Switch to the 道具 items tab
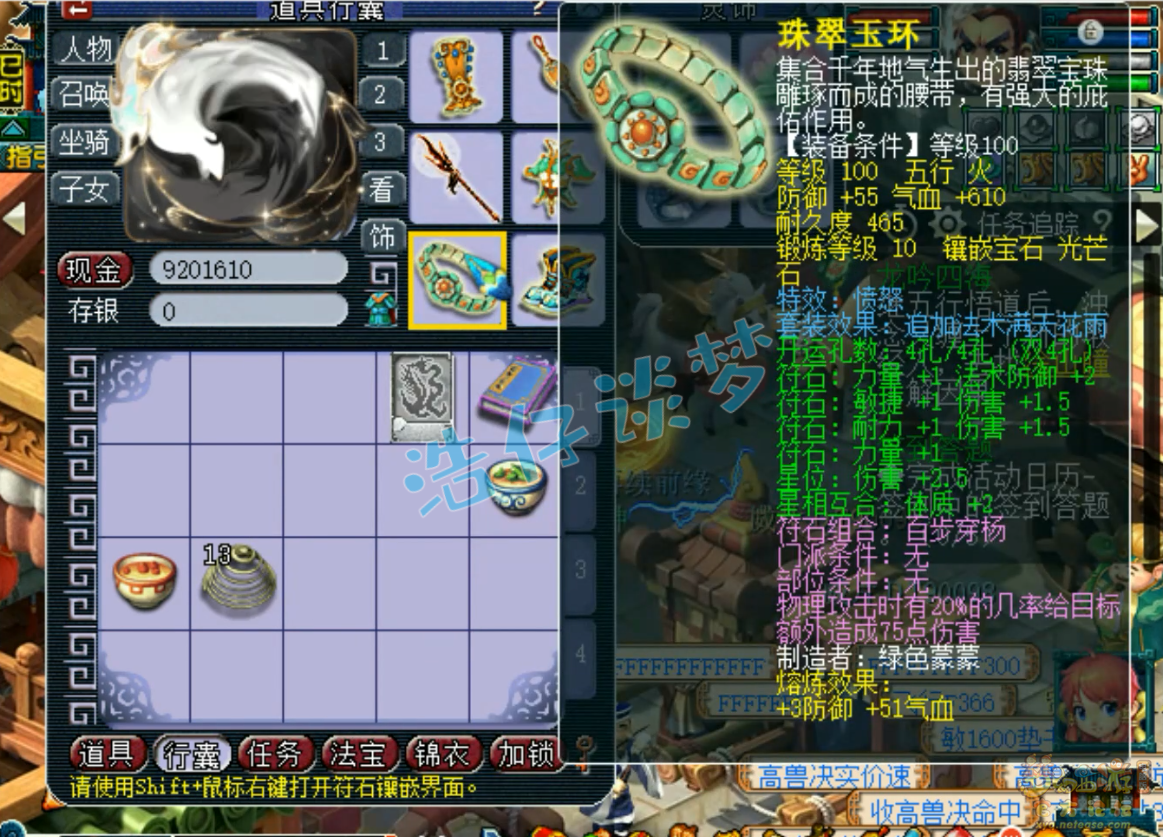Viewport: 1163px width, 837px height. (x=107, y=754)
